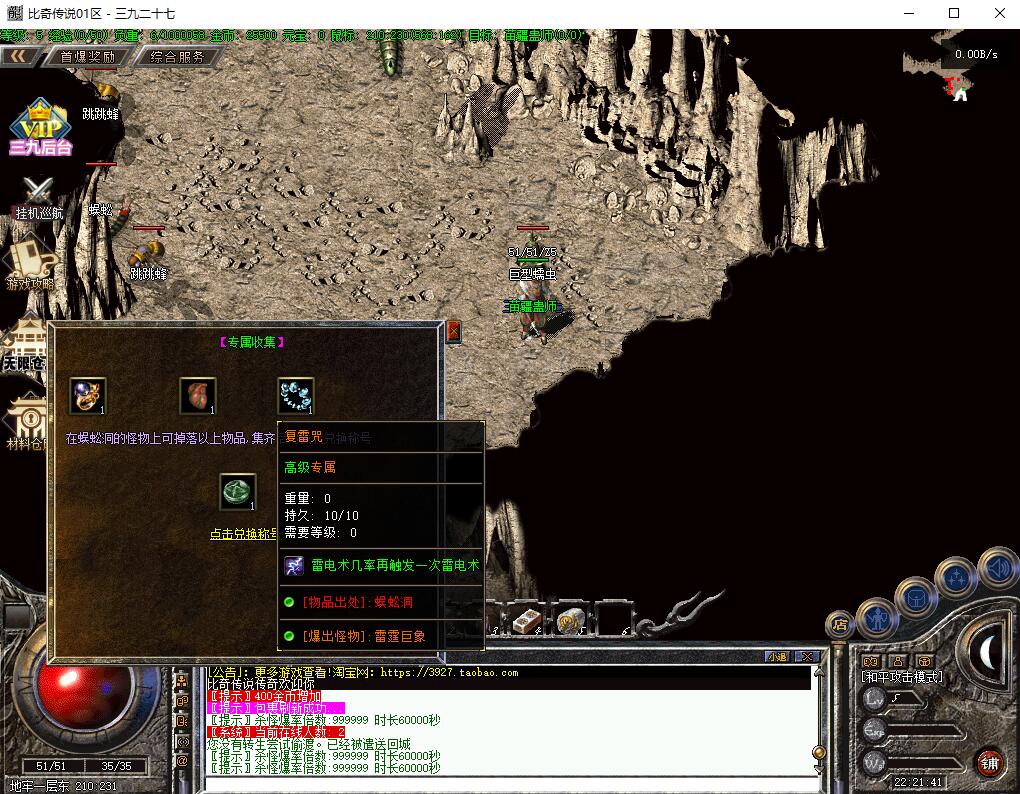Select the blue bead bracelet item
1020x794 pixels.
pyautogui.click(x=295, y=396)
